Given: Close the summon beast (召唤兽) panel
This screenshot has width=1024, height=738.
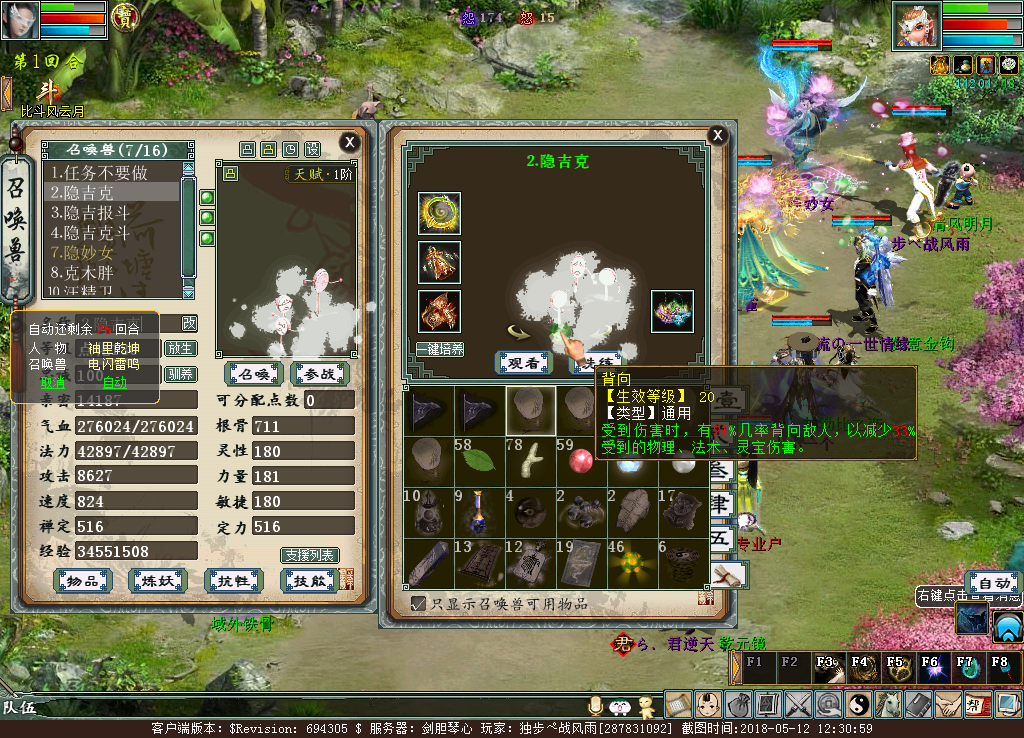Looking at the screenshot, I should 349,142.
